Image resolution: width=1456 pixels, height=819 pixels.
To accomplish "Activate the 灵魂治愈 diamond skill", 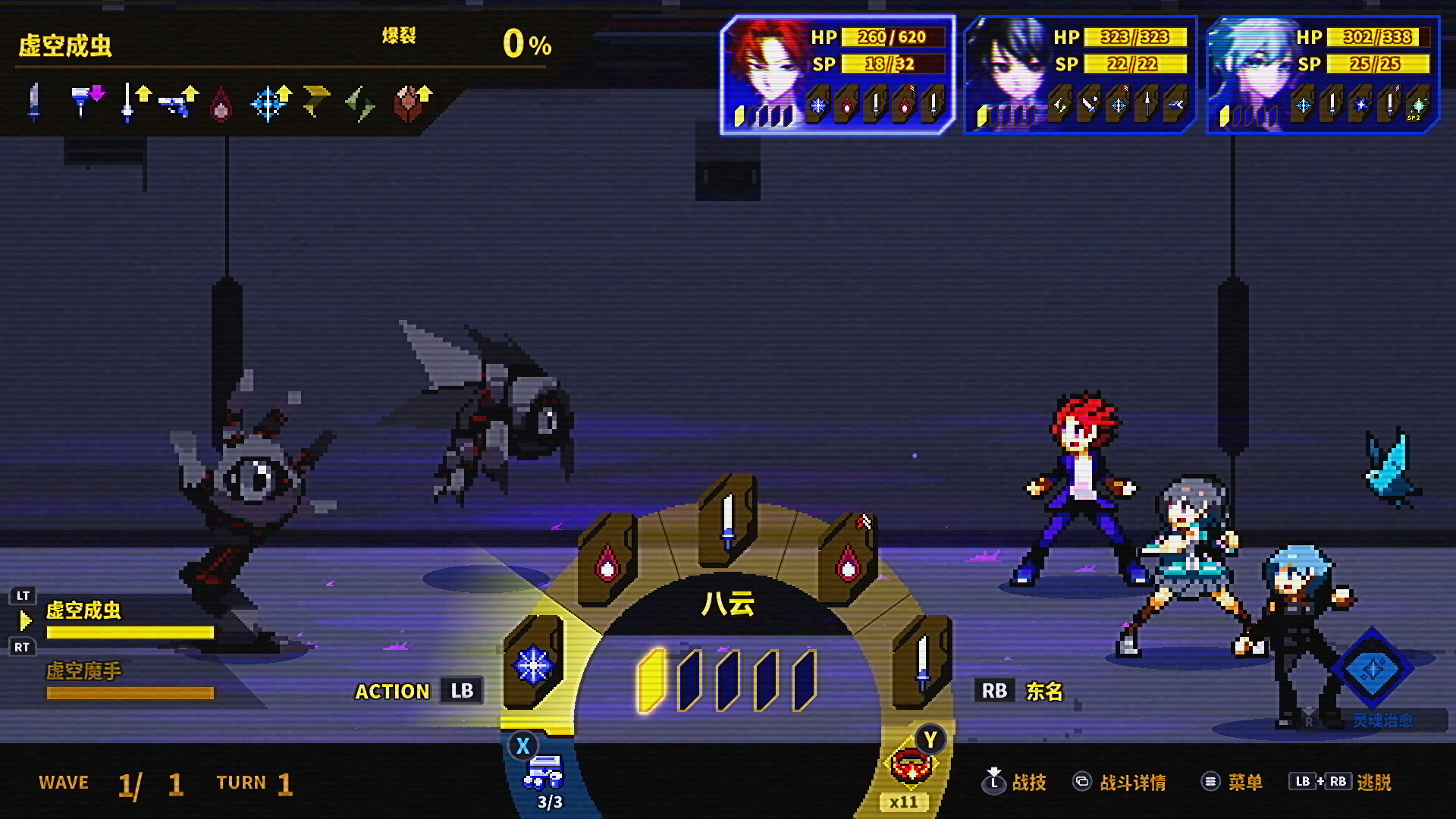I will click(1373, 670).
